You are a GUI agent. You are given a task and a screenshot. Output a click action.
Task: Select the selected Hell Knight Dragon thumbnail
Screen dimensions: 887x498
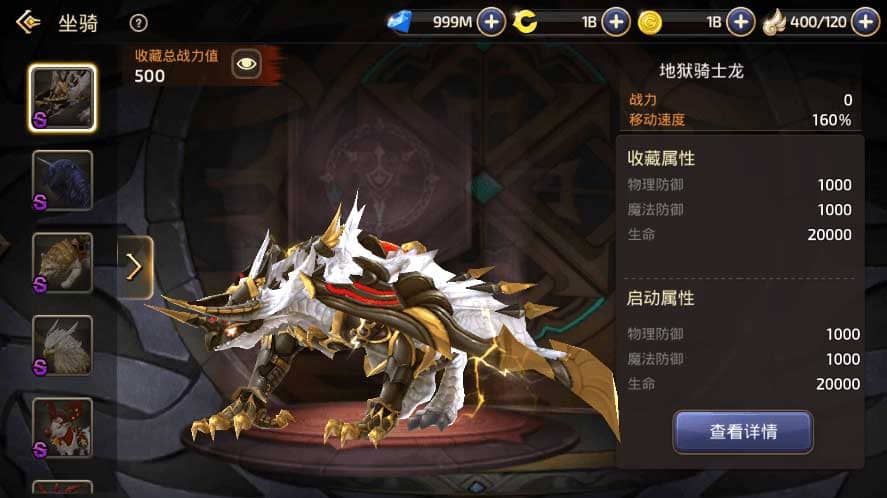click(x=62, y=98)
